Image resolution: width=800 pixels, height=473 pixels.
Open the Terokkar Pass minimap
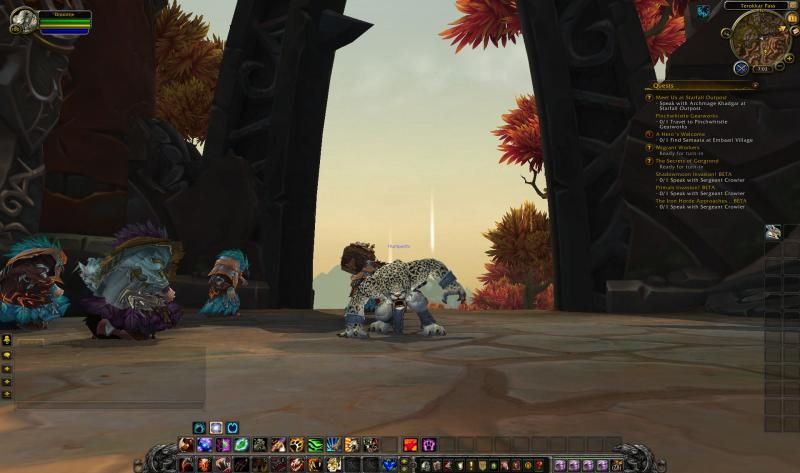(758, 36)
